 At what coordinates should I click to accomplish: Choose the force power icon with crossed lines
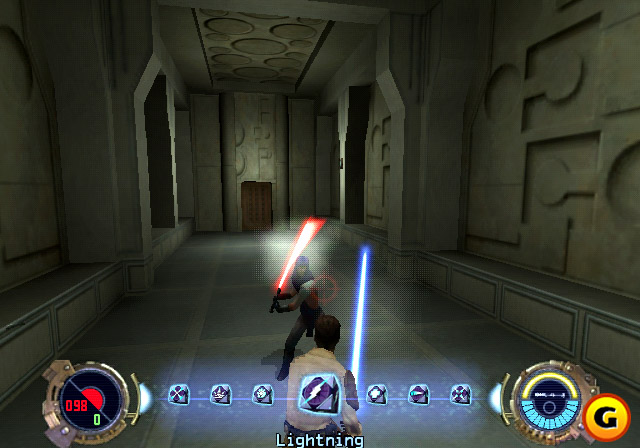pos(178,394)
